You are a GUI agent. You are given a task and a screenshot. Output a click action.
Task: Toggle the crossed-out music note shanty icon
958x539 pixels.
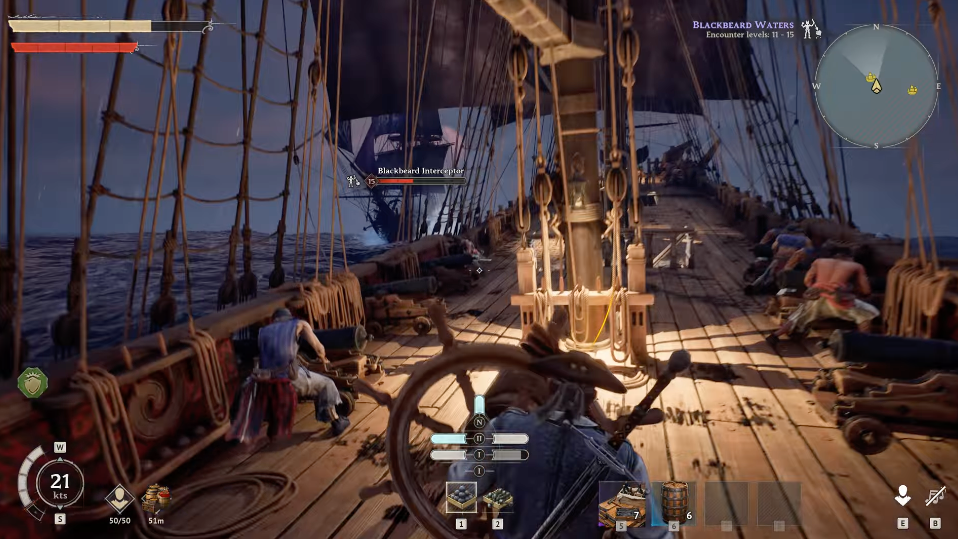pyautogui.click(x=936, y=495)
